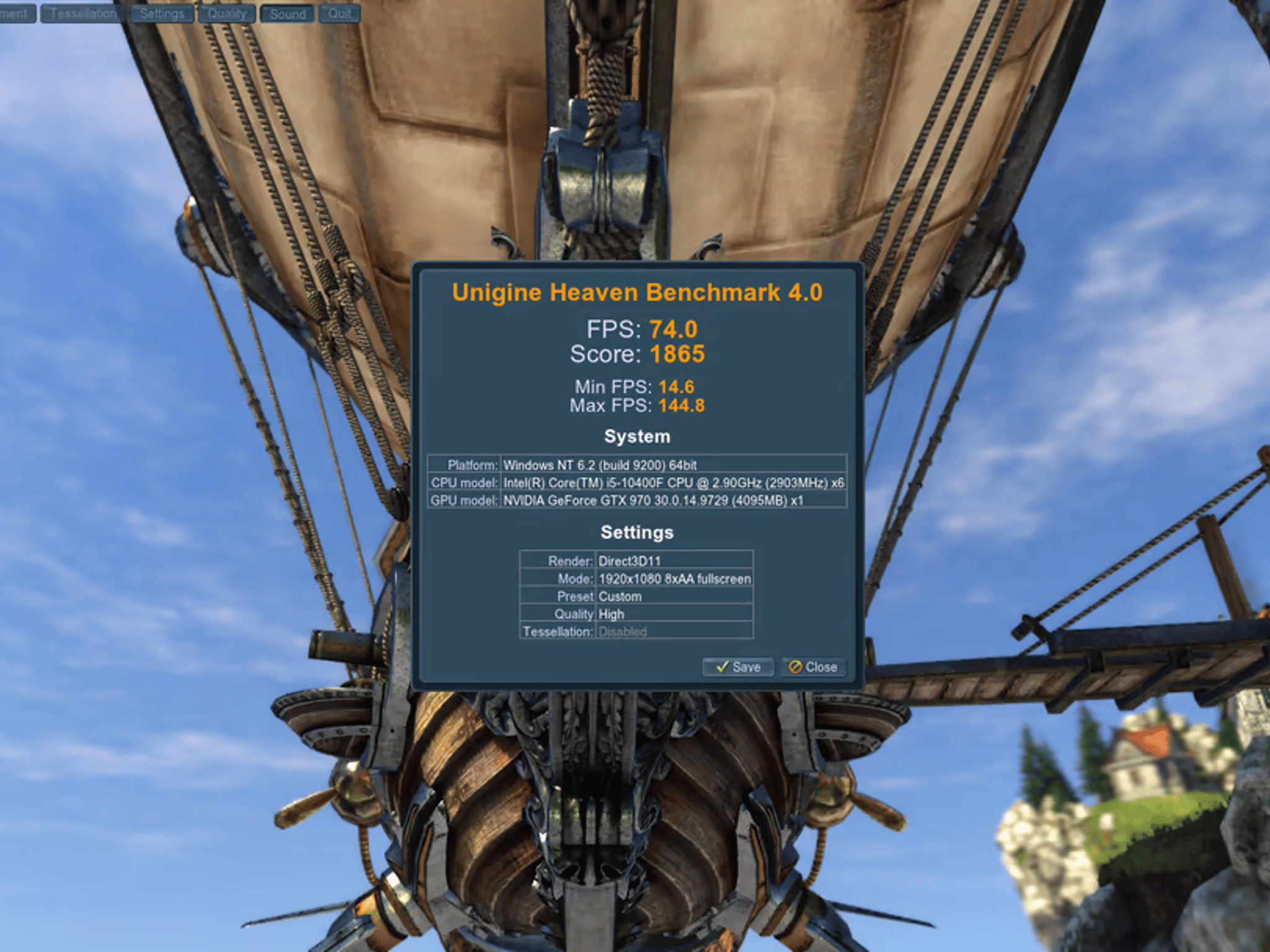Switch to the Settings section of the dialog

tap(637, 532)
